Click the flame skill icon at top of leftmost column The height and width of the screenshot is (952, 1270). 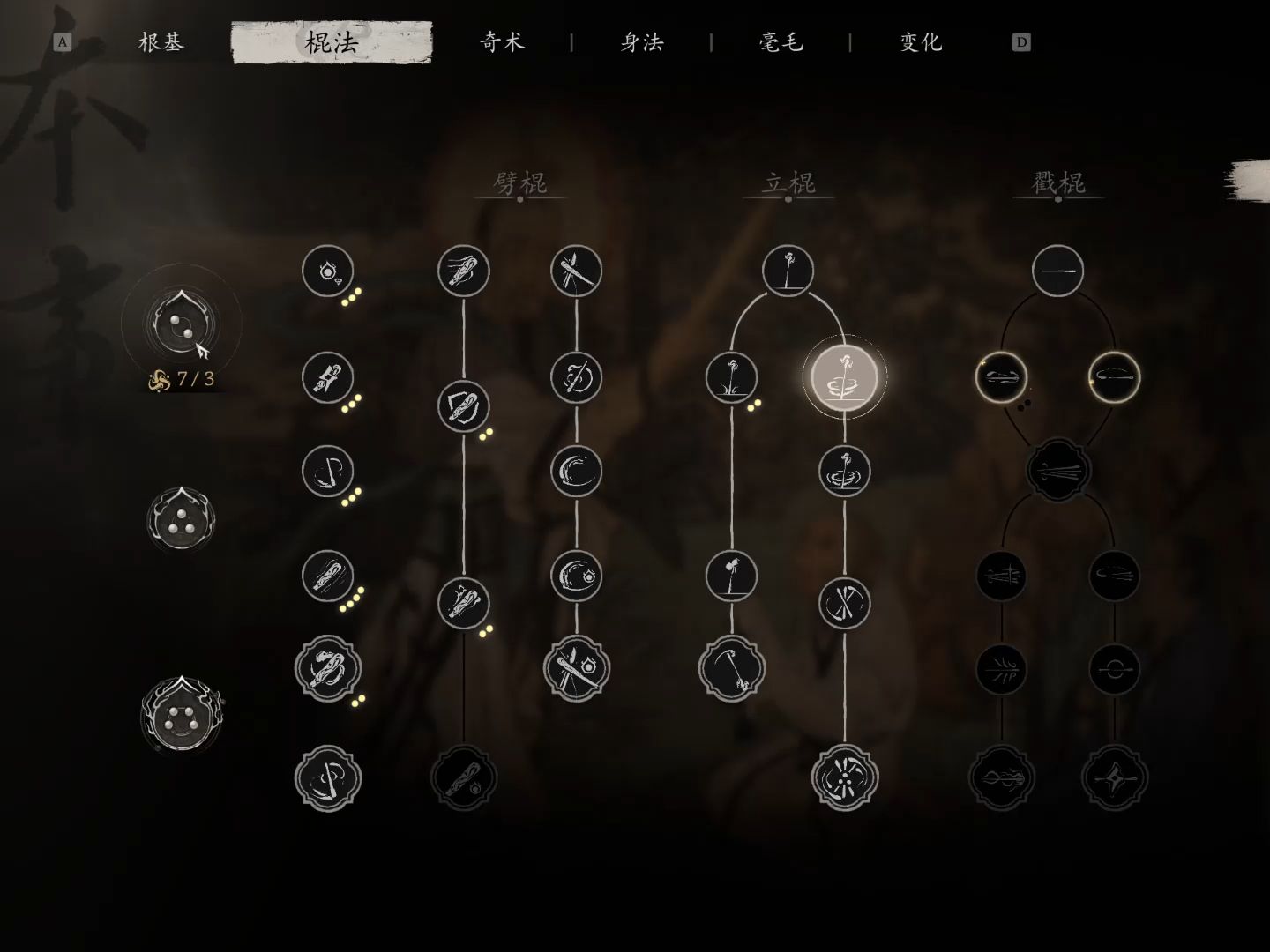328,272
